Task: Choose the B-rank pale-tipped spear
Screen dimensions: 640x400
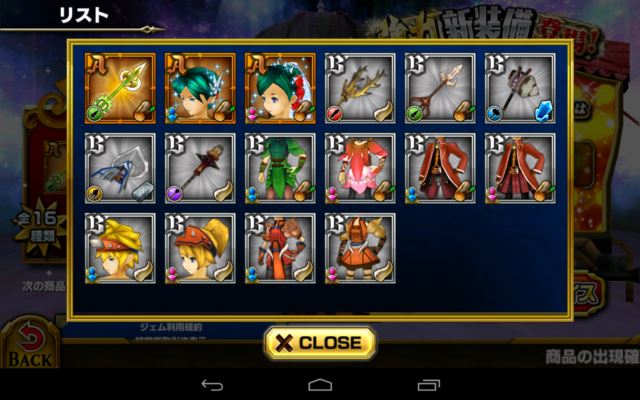Action: click(440, 88)
